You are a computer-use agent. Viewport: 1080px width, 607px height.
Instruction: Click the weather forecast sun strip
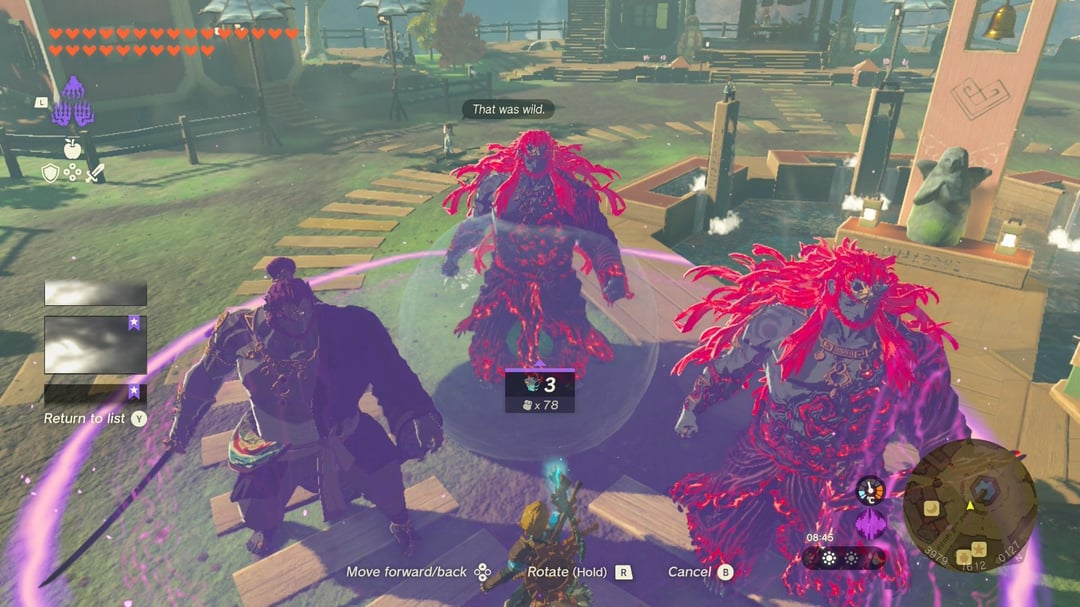click(845, 558)
